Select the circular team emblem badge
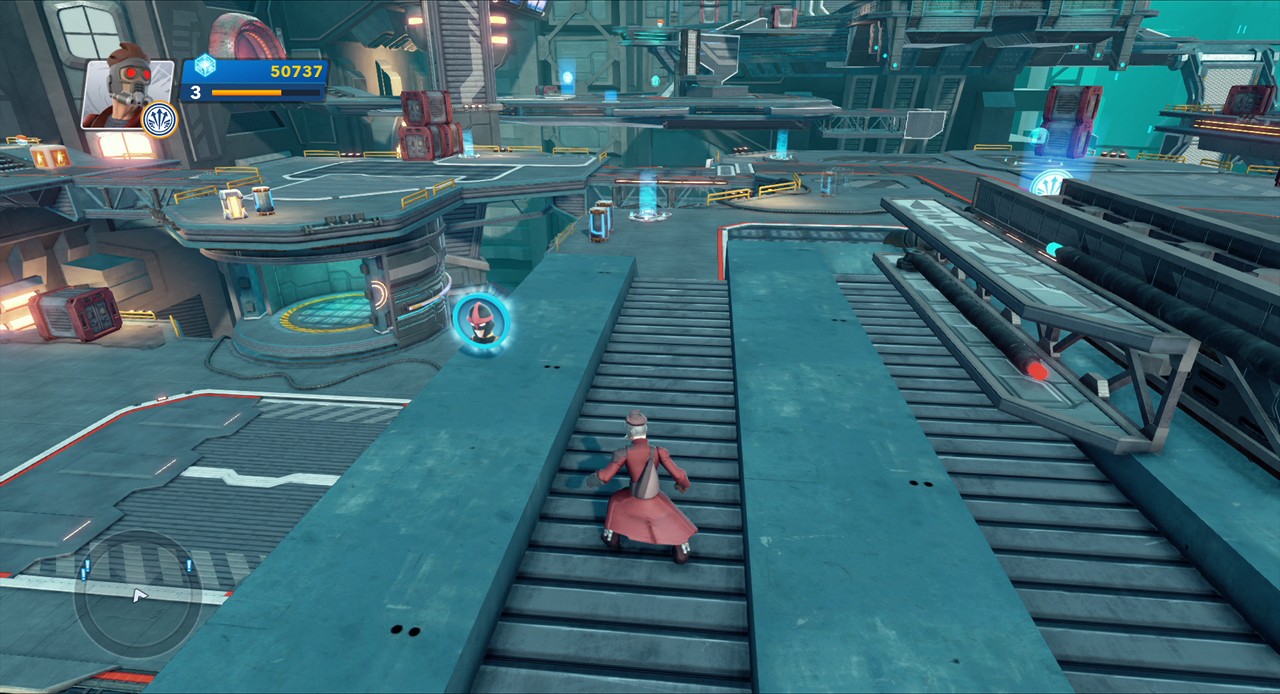Viewport: 1280px width, 694px height. (158, 119)
